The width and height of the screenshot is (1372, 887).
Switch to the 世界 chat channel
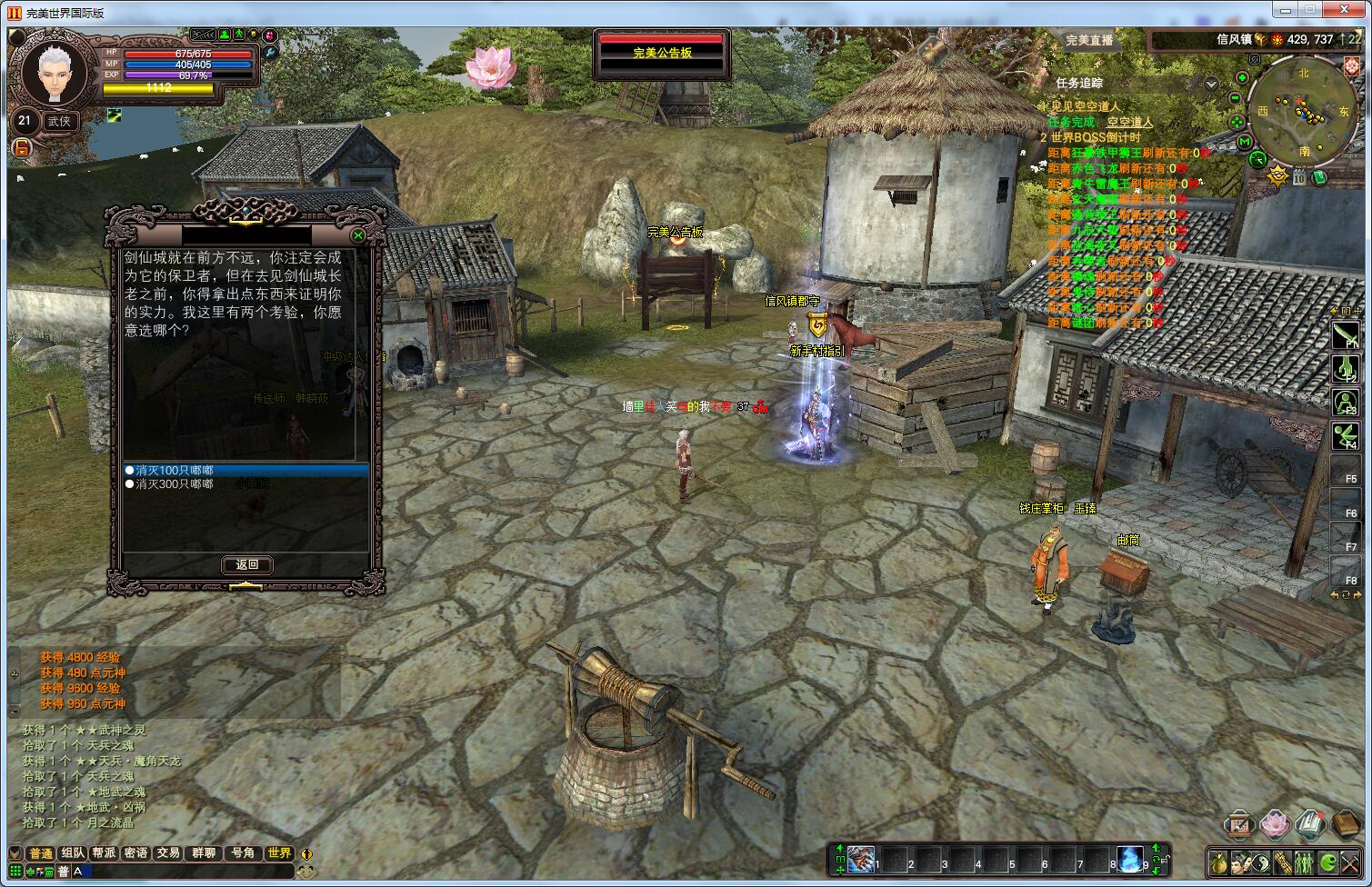279,853
